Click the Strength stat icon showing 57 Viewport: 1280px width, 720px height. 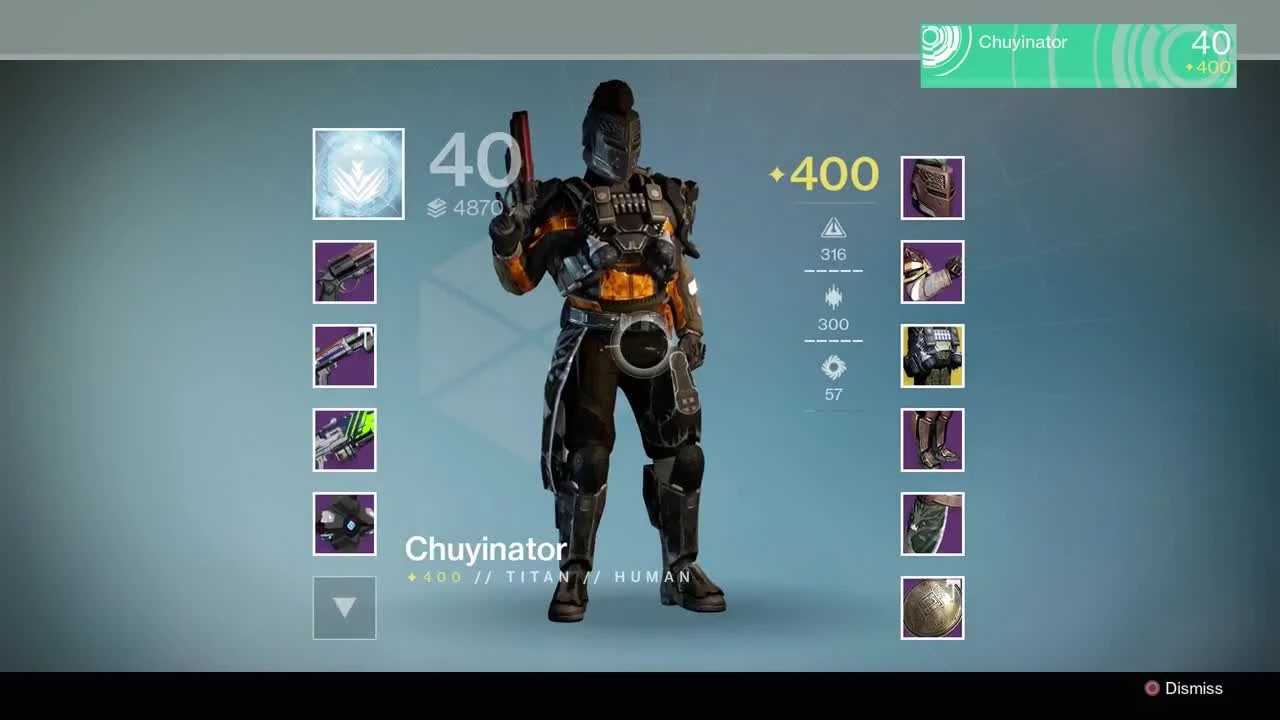tap(833, 367)
